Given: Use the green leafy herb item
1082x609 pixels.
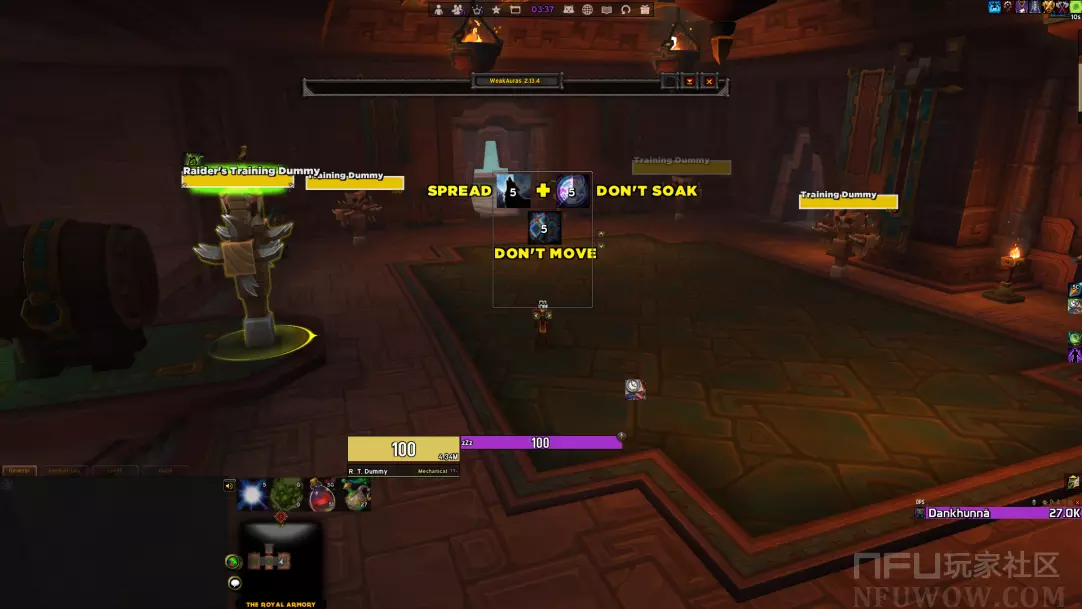Looking at the screenshot, I should 287,494.
